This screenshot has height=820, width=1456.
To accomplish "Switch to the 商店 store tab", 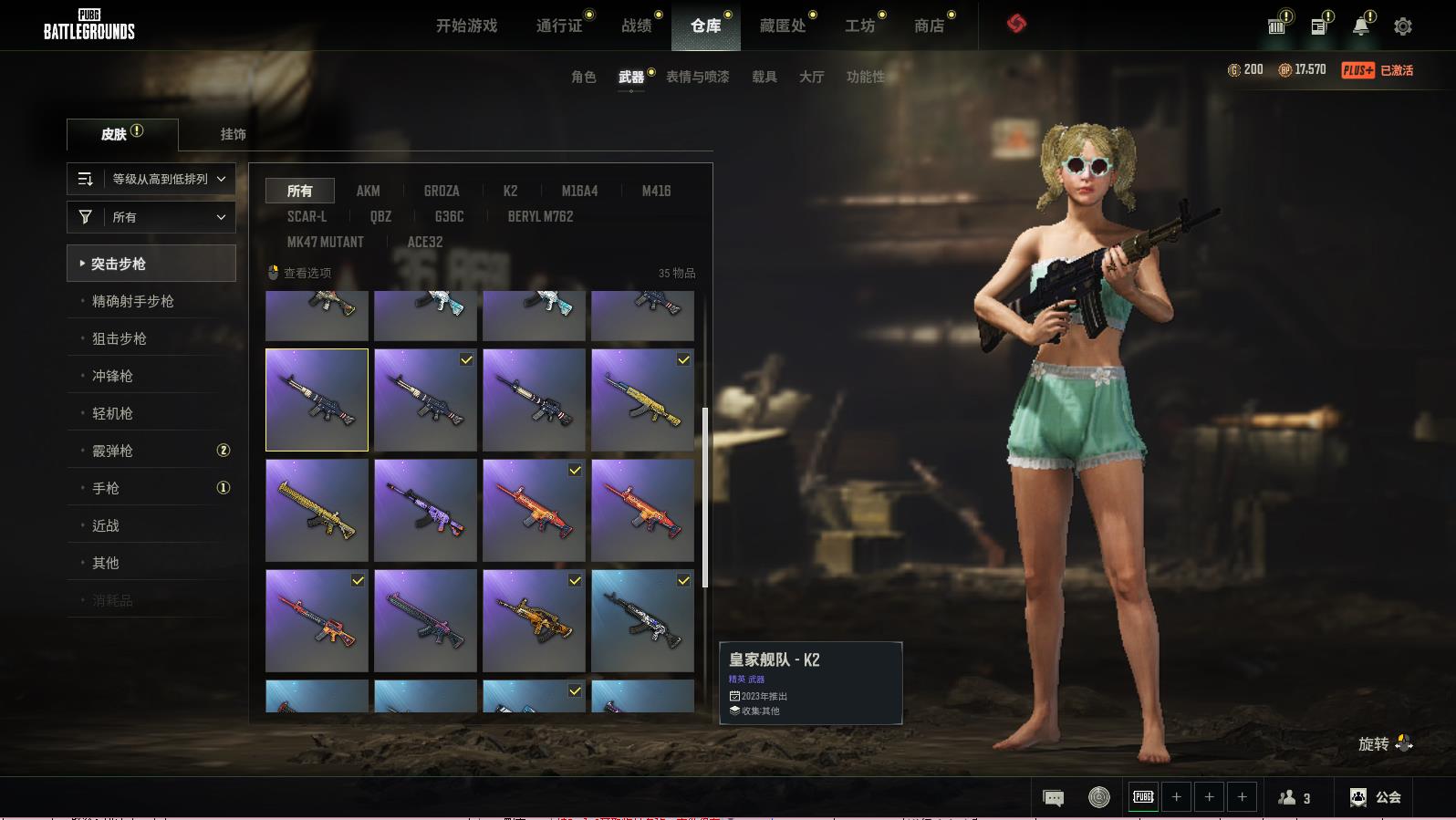I will [x=929, y=26].
